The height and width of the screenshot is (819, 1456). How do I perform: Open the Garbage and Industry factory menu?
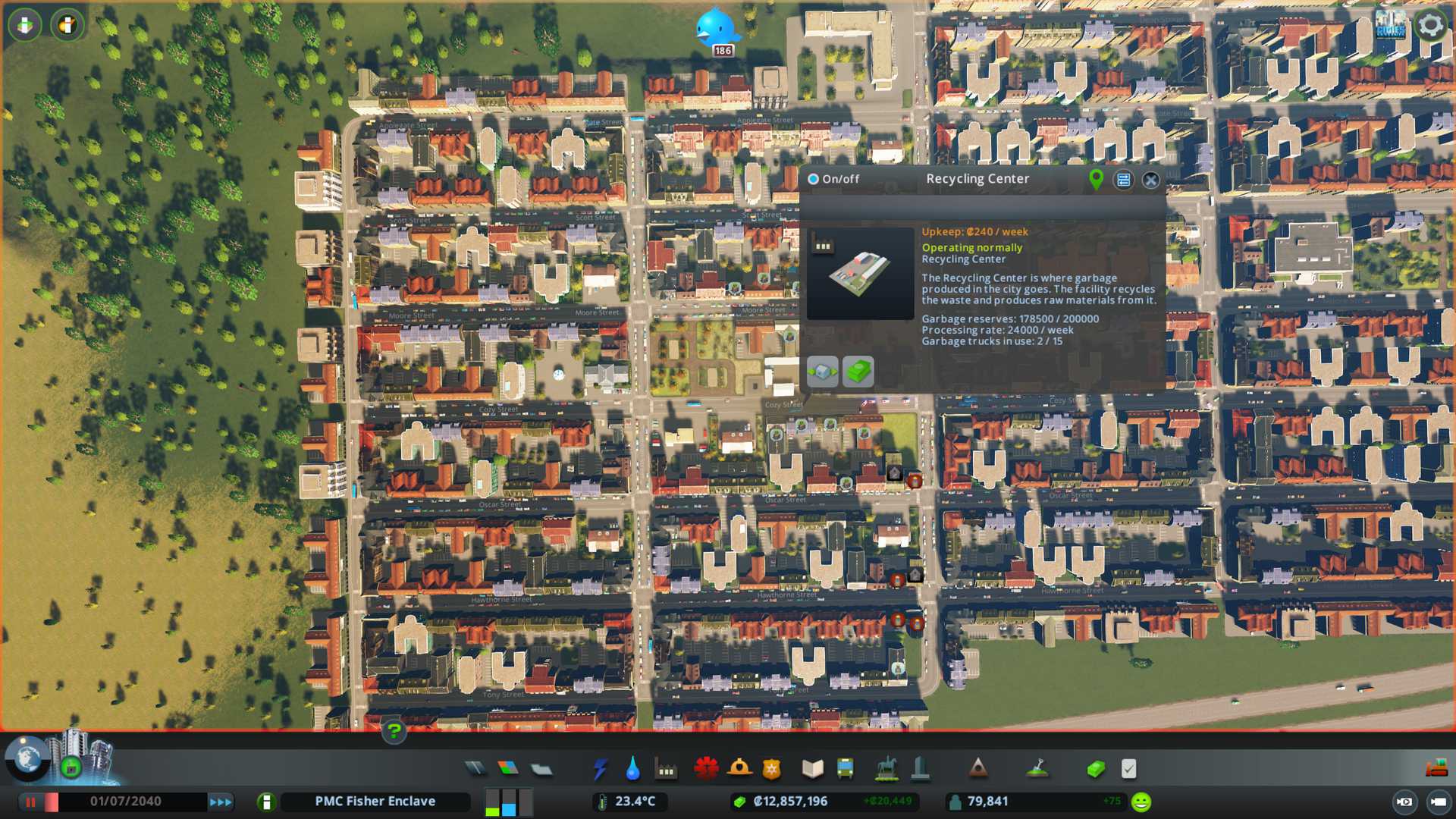(666, 770)
